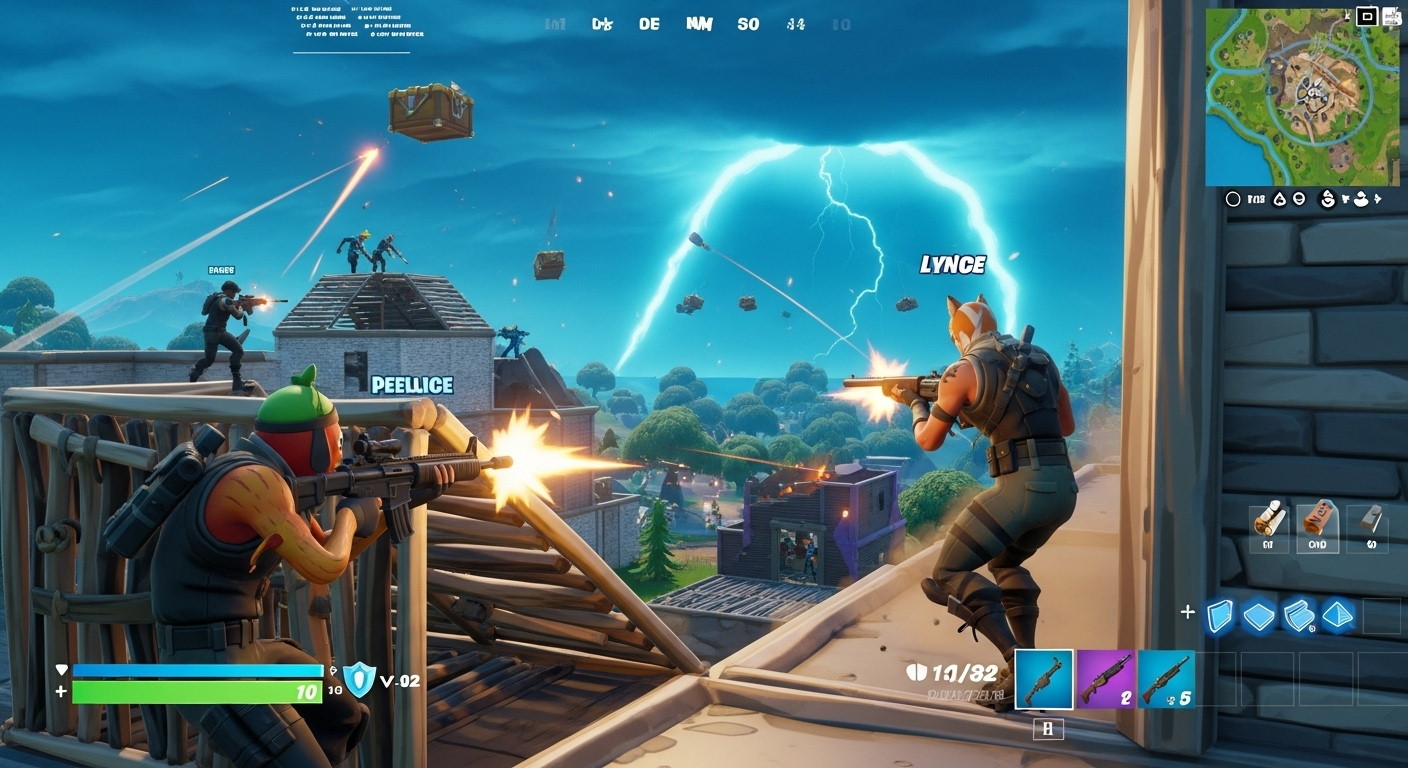Select the pyramid building piece icon
The image size is (1408, 768).
tap(1340, 615)
